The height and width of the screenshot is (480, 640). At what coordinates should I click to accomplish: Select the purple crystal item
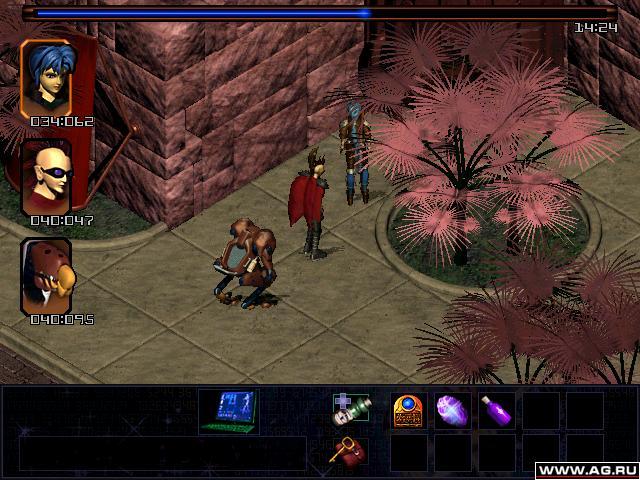pyautogui.click(x=452, y=410)
